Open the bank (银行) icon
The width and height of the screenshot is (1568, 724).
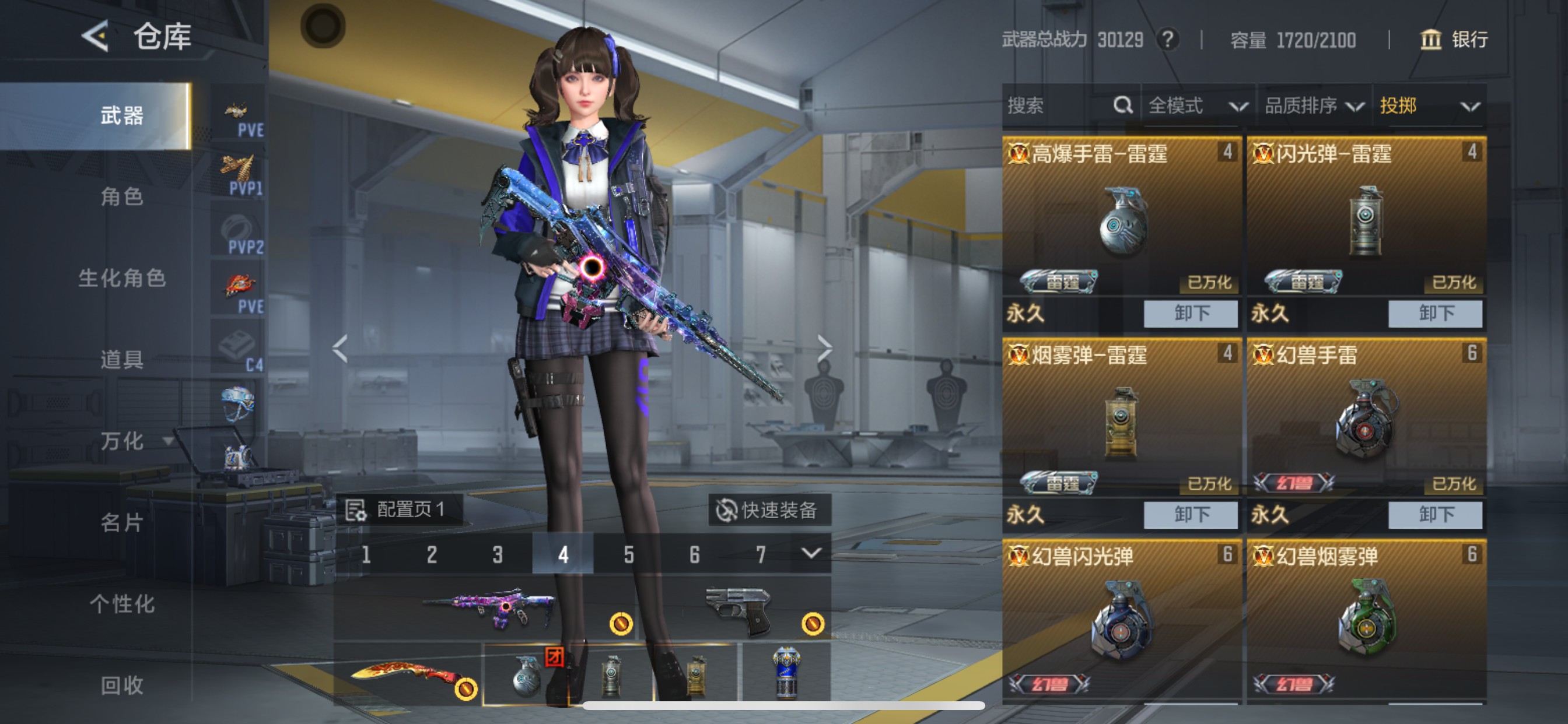(1430, 40)
